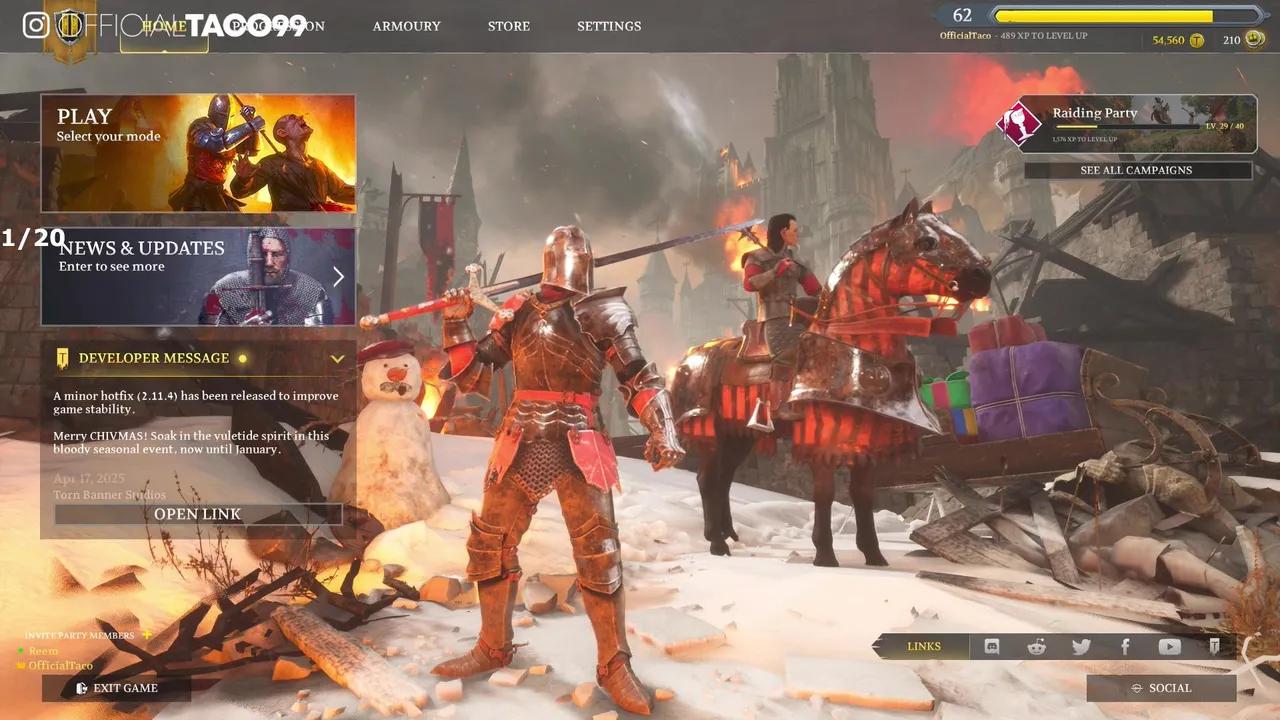Open the Settings menu
1280x720 pixels.
pyautogui.click(x=609, y=26)
